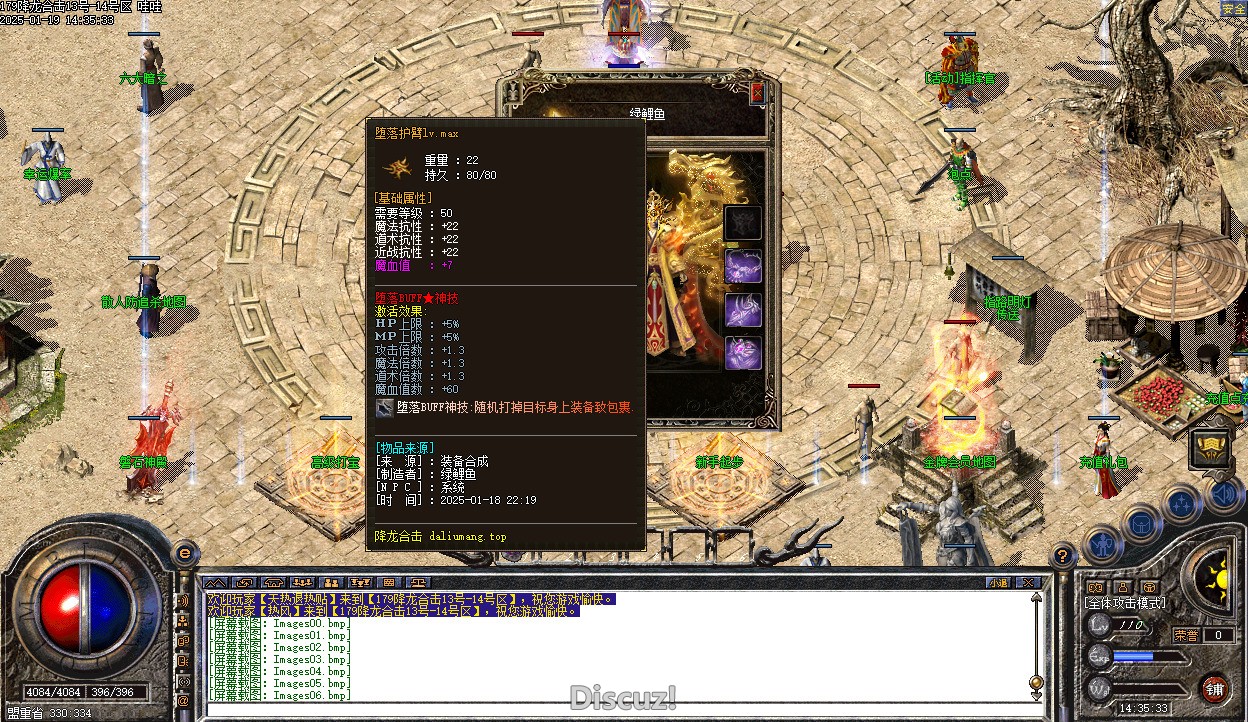The height and width of the screenshot is (722, 1248).
Task: Click the round 'e' button above the orb
Action: (x=183, y=553)
